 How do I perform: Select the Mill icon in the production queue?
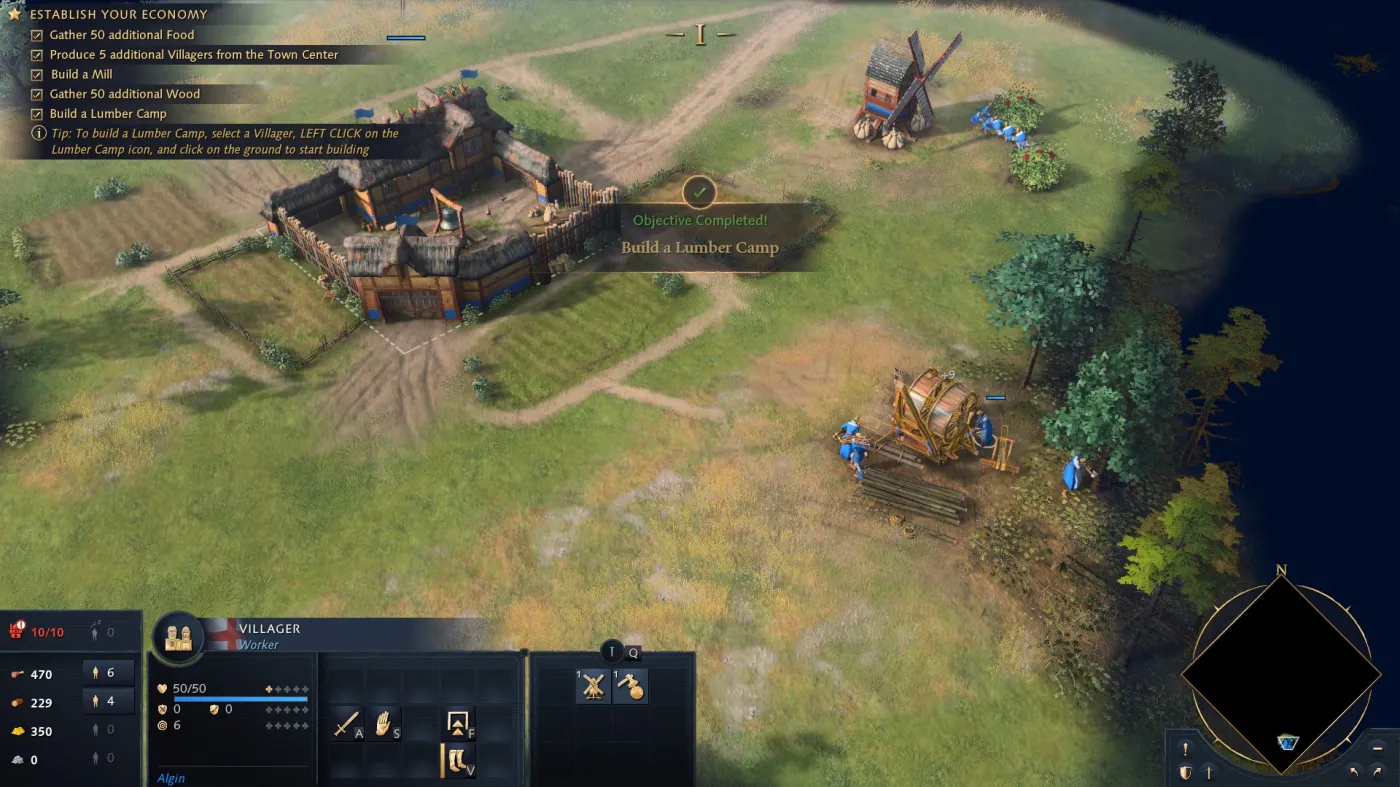(x=592, y=686)
